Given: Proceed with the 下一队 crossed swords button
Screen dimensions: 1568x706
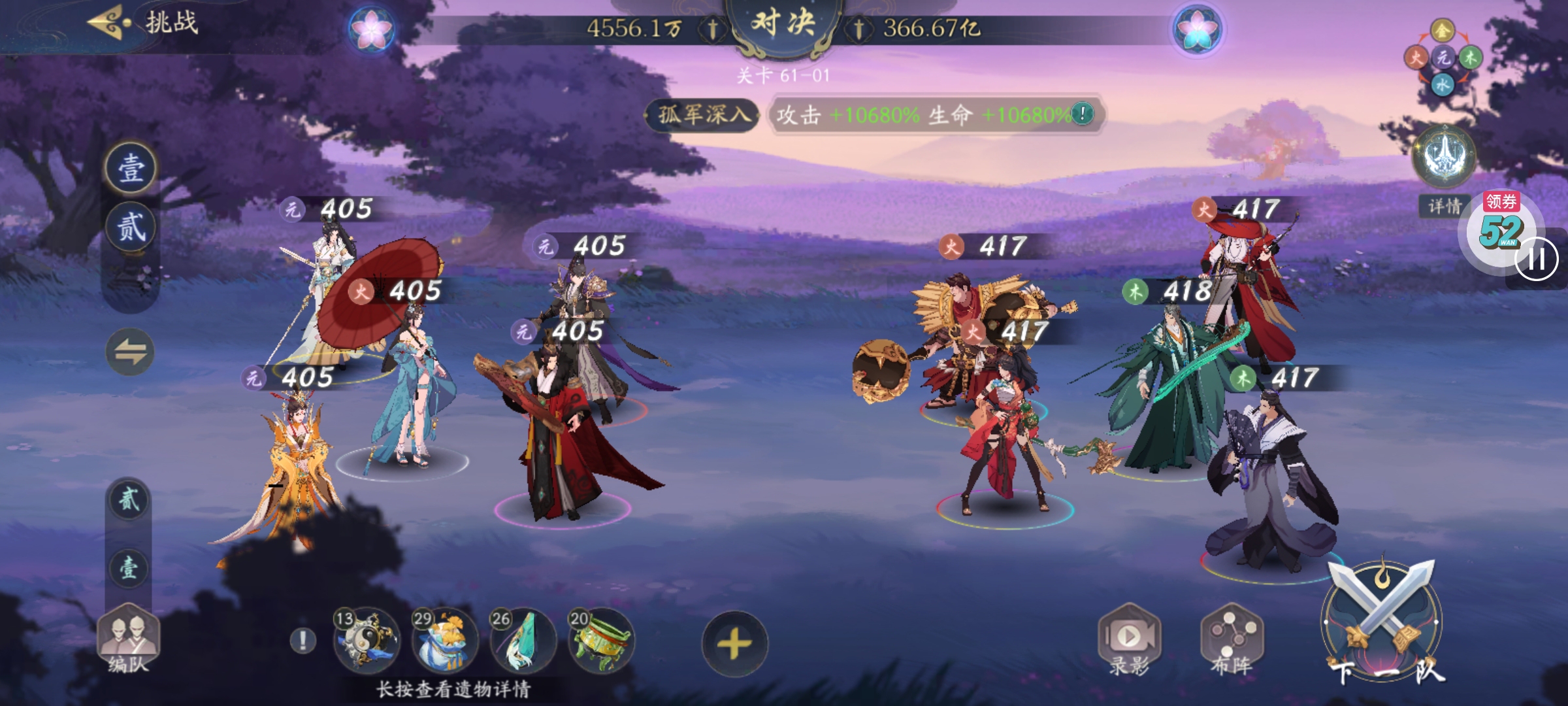Looking at the screenshot, I should point(1384,628).
